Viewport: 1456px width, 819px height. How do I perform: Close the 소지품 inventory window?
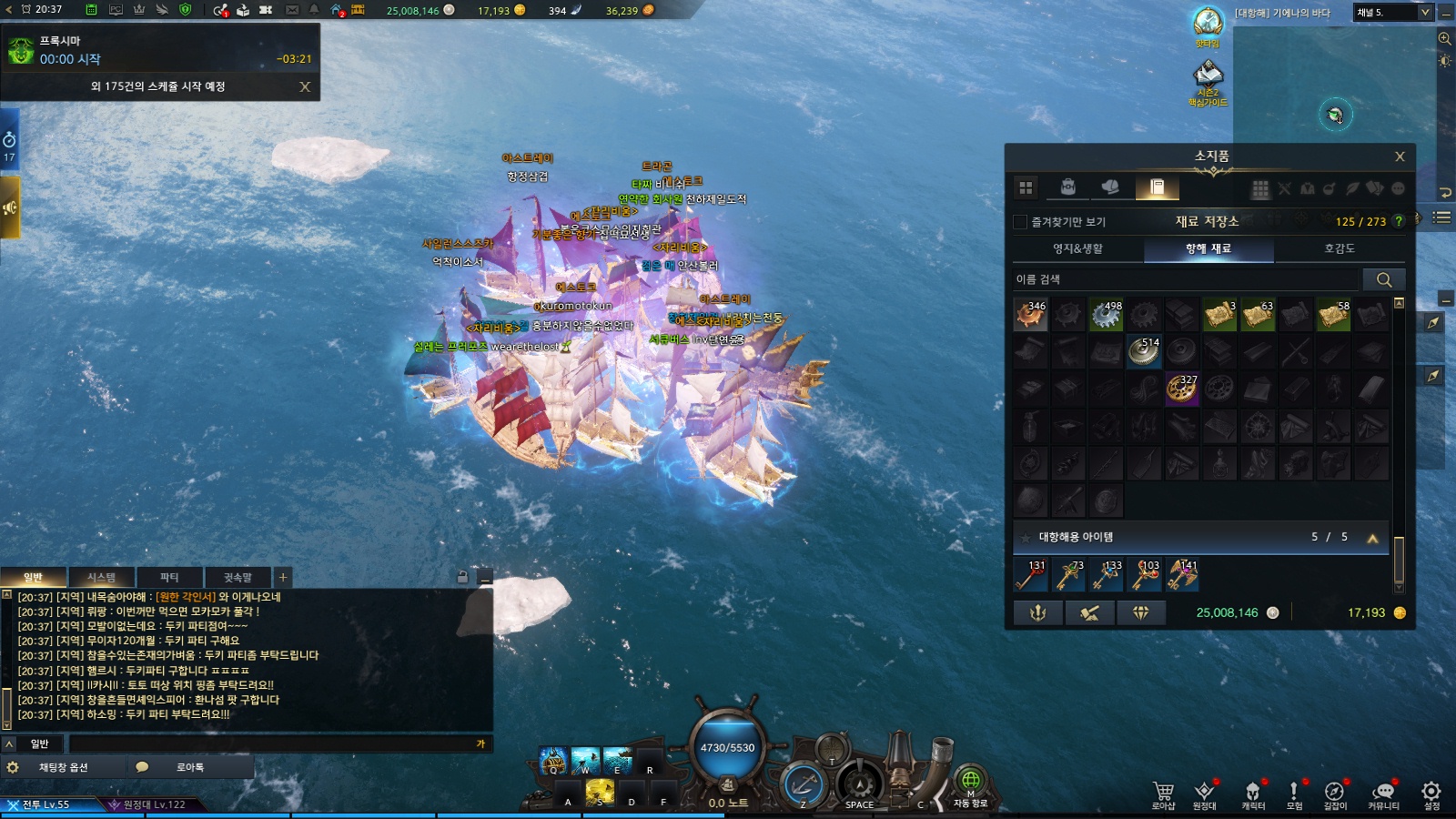coord(1400,157)
